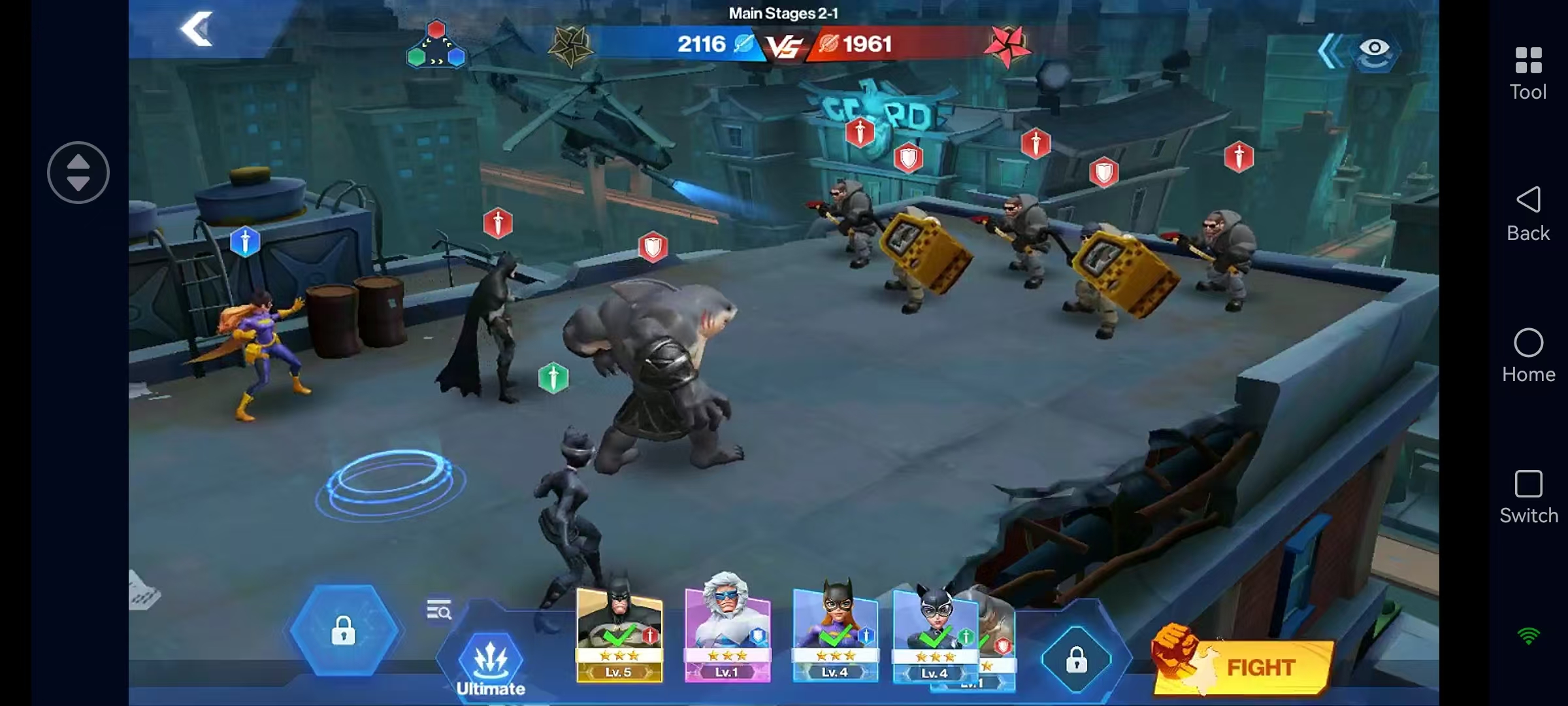This screenshot has height=706, width=1568.
Task: Tap the attack sword marker above Batman
Action: tap(498, 224)
